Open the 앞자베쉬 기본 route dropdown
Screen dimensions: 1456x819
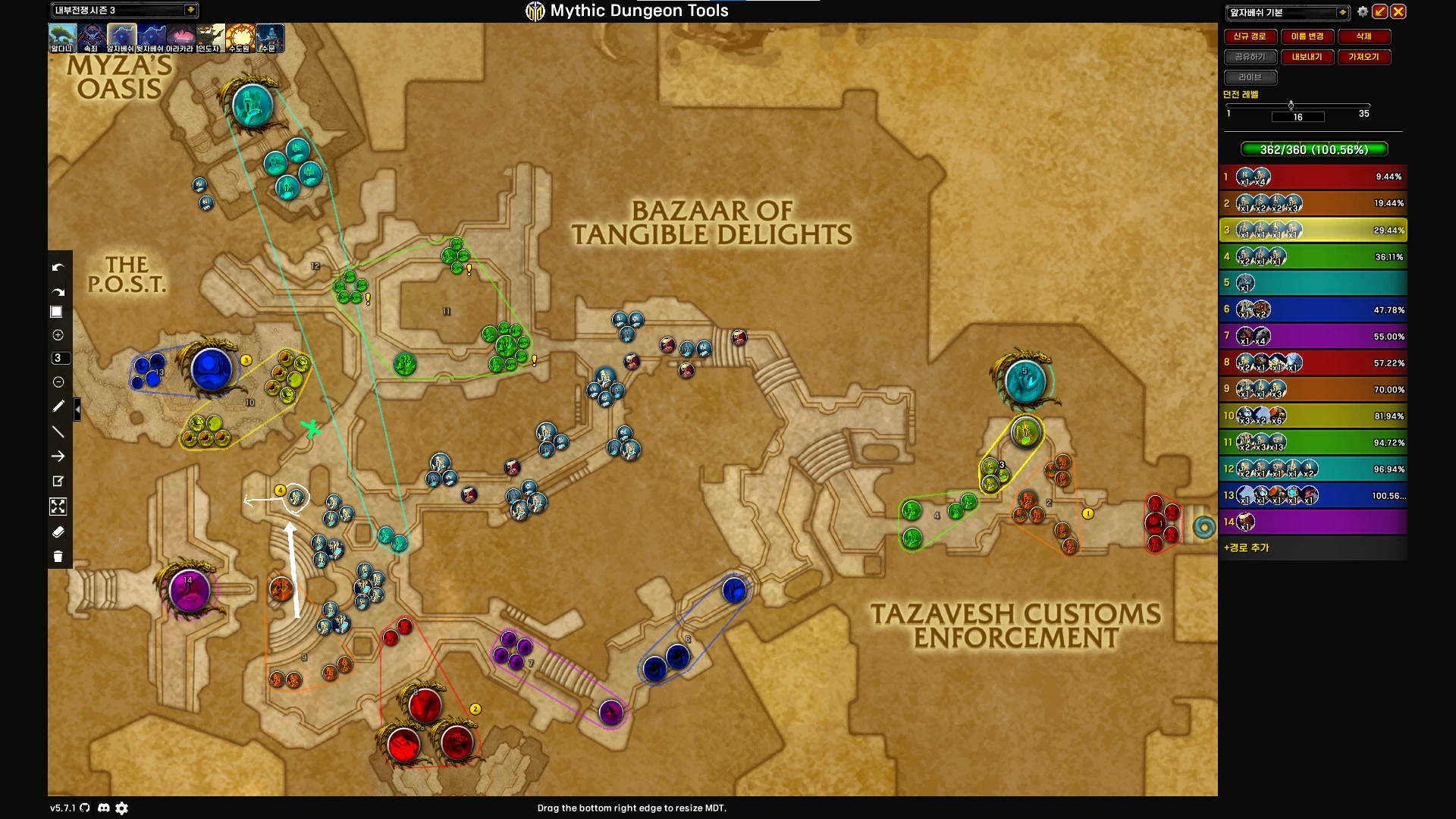coord(1342,12)
